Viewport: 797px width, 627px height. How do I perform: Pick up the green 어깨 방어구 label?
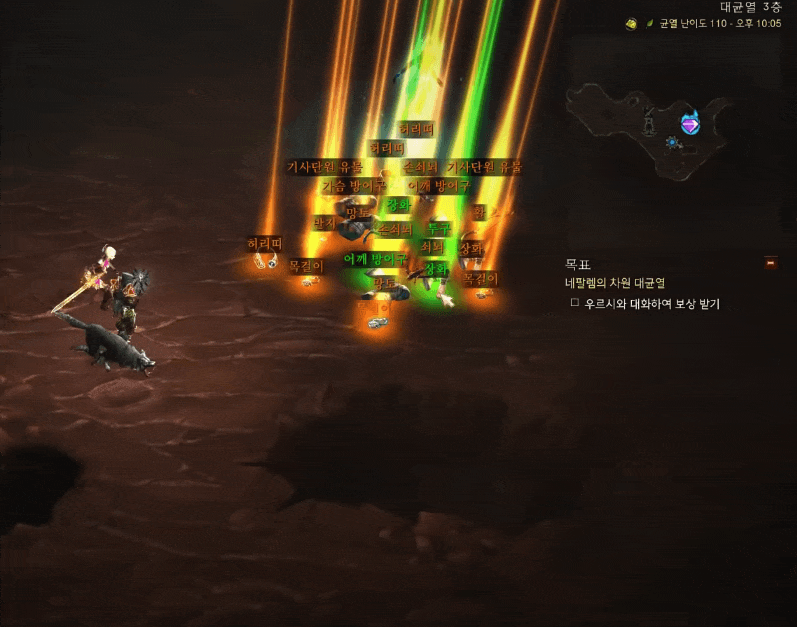375,259
